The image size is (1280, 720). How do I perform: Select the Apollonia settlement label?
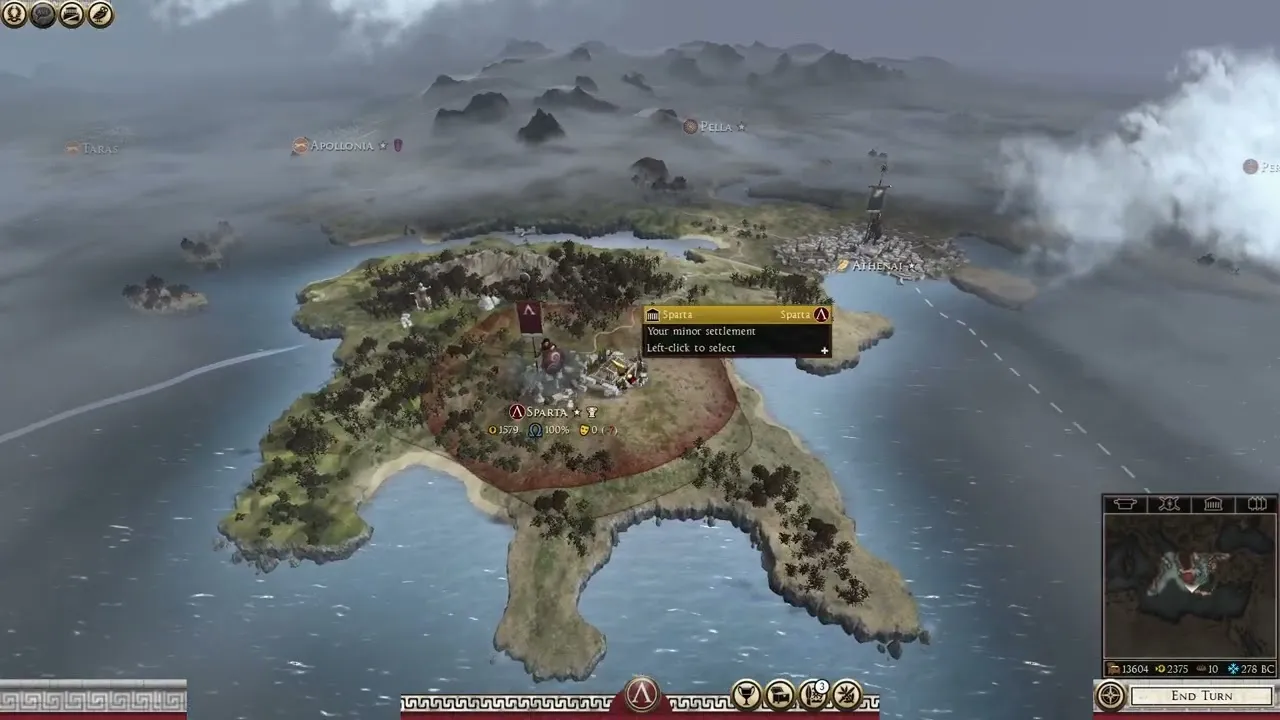click(x=341, y=146)
